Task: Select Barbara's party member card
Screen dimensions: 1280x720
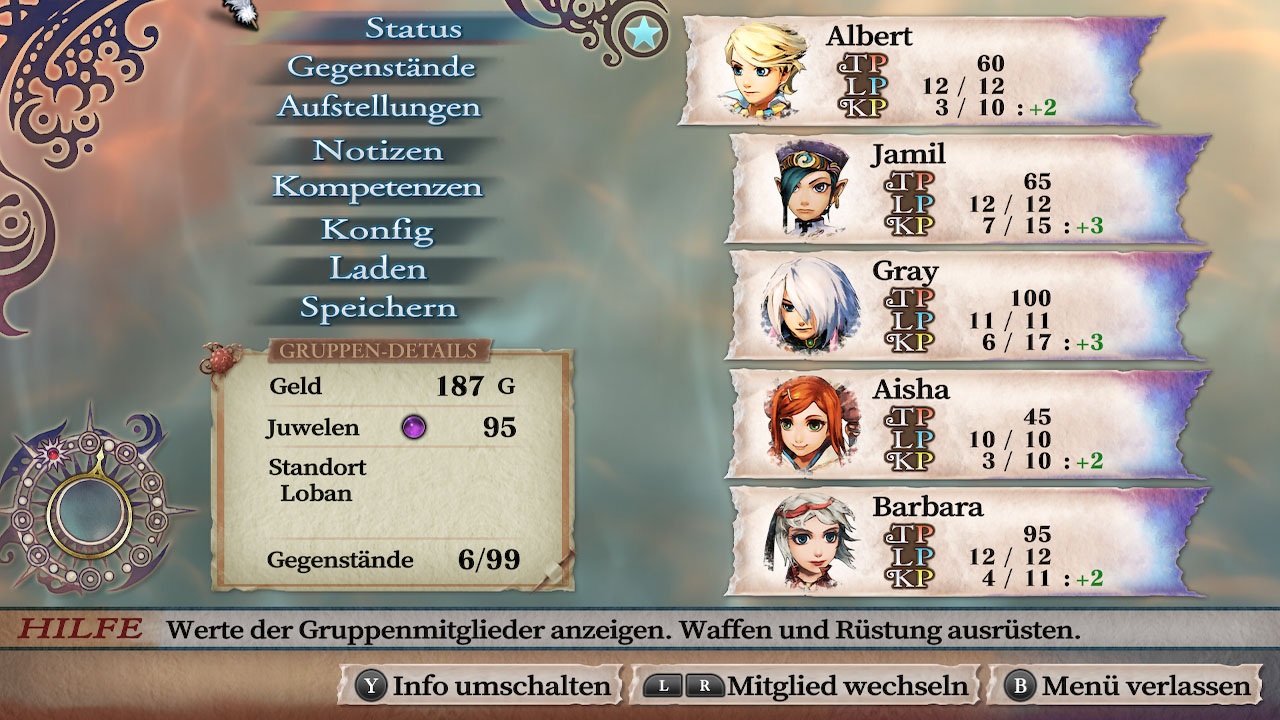Action: (965, 540)
